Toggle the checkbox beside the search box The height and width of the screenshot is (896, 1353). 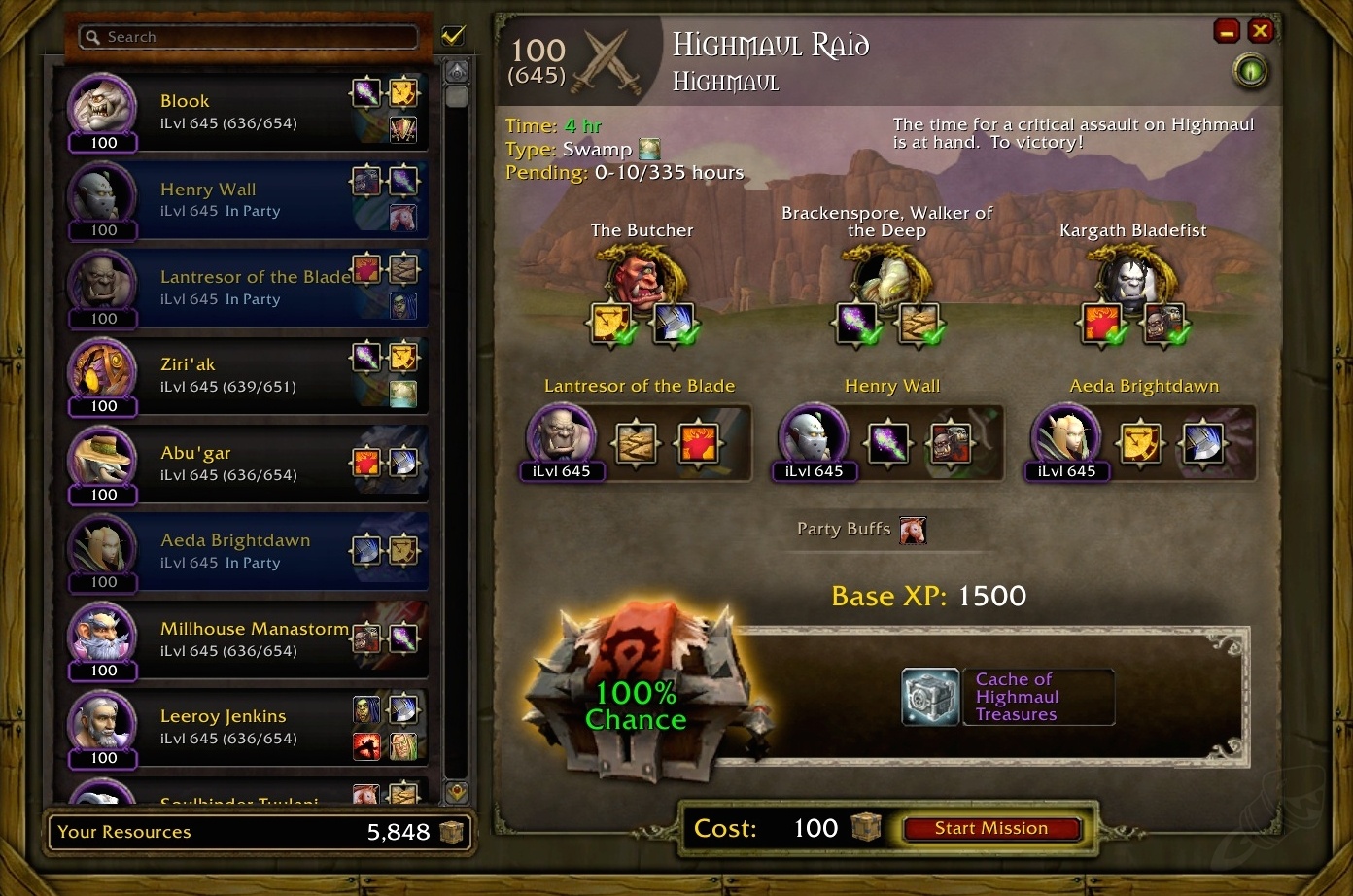452,36
